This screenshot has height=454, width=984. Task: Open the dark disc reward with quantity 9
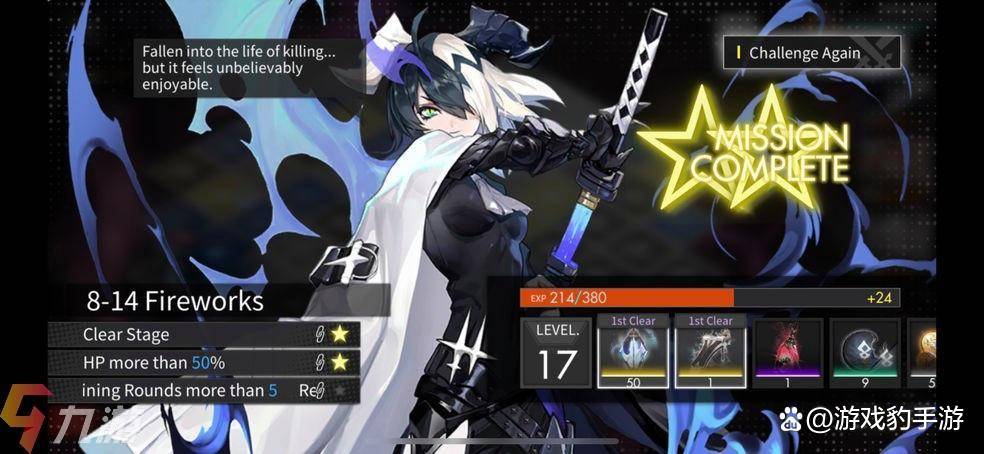(865, 351)
